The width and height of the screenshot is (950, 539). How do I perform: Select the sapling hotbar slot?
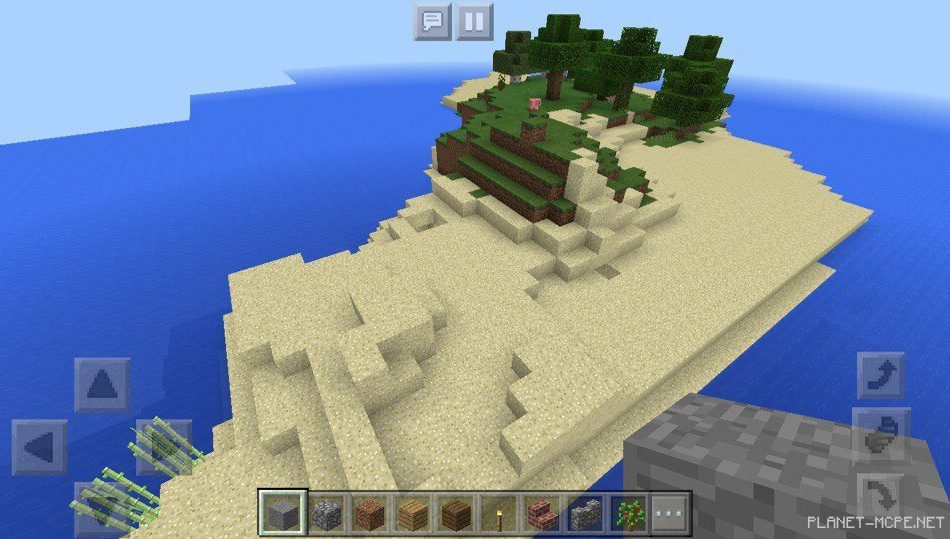pos(628,514)
